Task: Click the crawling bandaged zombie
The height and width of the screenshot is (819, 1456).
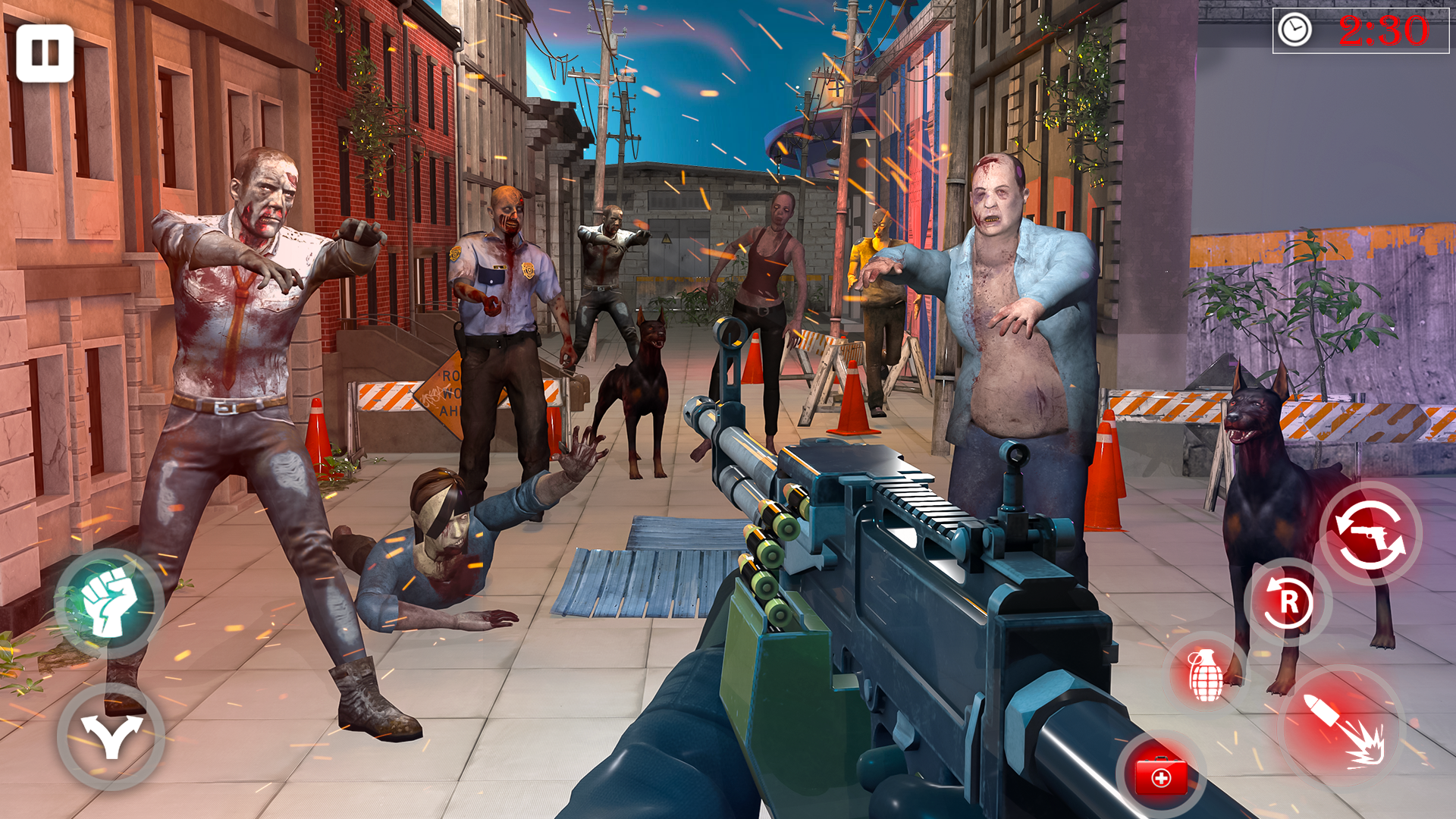Action: click(x=440, y=538)
